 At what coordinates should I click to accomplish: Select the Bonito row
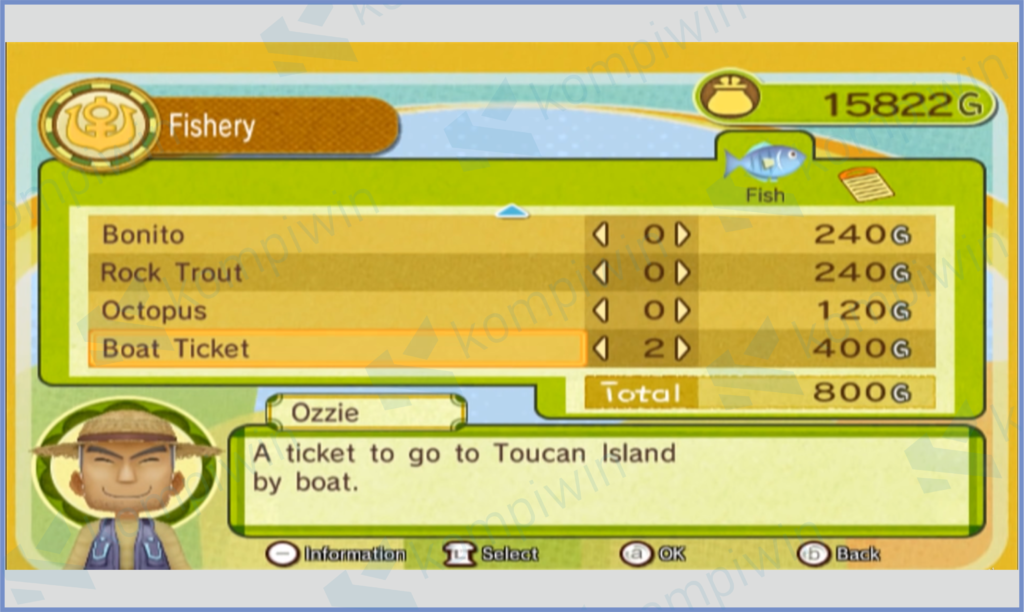tap(340, 235)
